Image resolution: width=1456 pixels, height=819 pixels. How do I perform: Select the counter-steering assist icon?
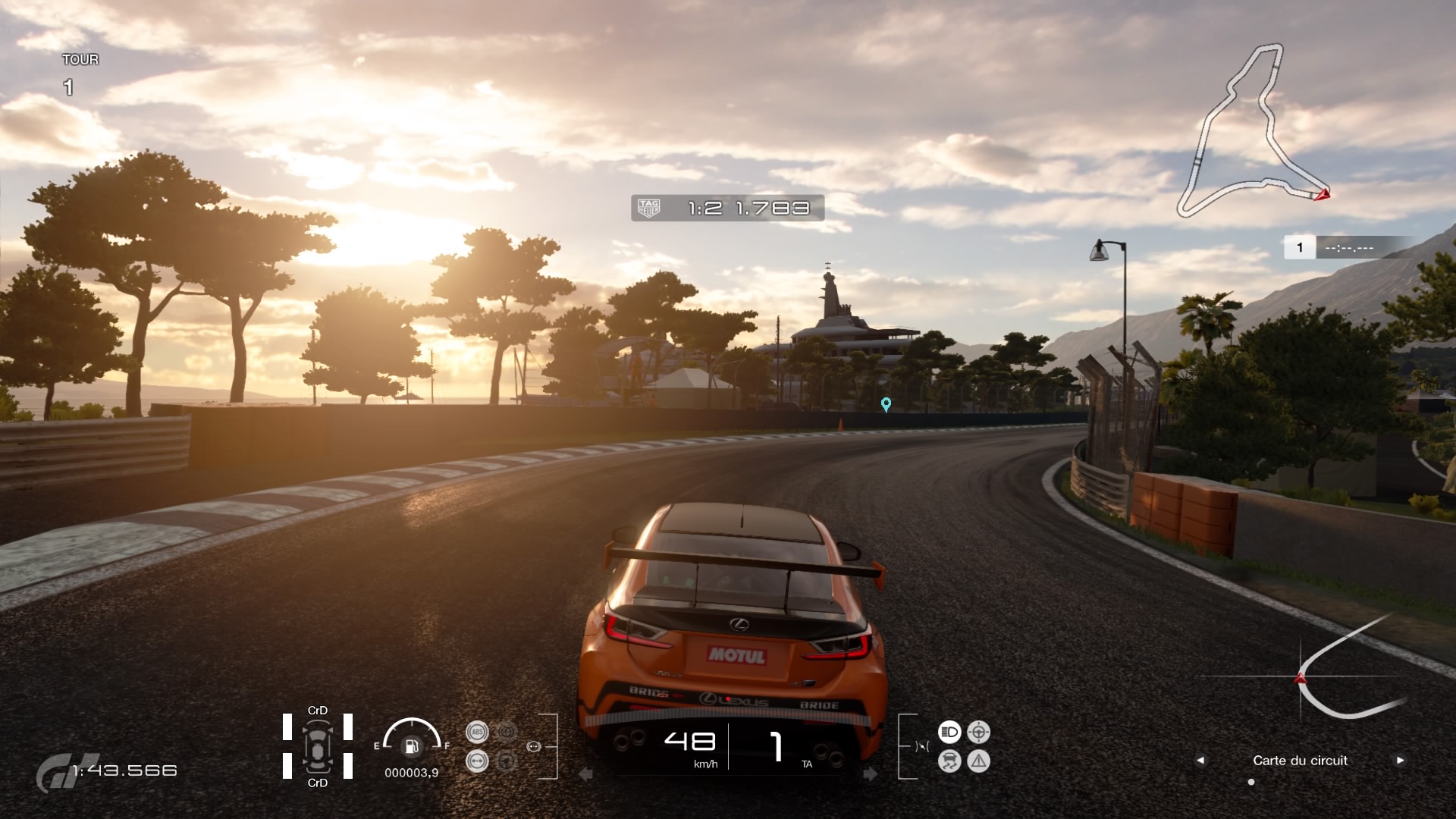pyautogui.click(x=978, y=731)
